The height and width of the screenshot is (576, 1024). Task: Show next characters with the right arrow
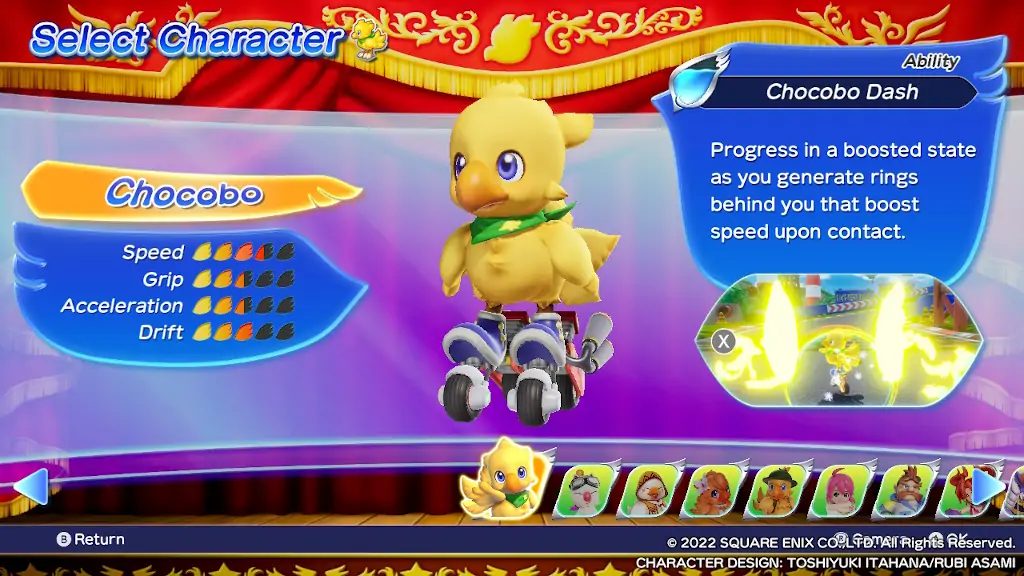988,486
